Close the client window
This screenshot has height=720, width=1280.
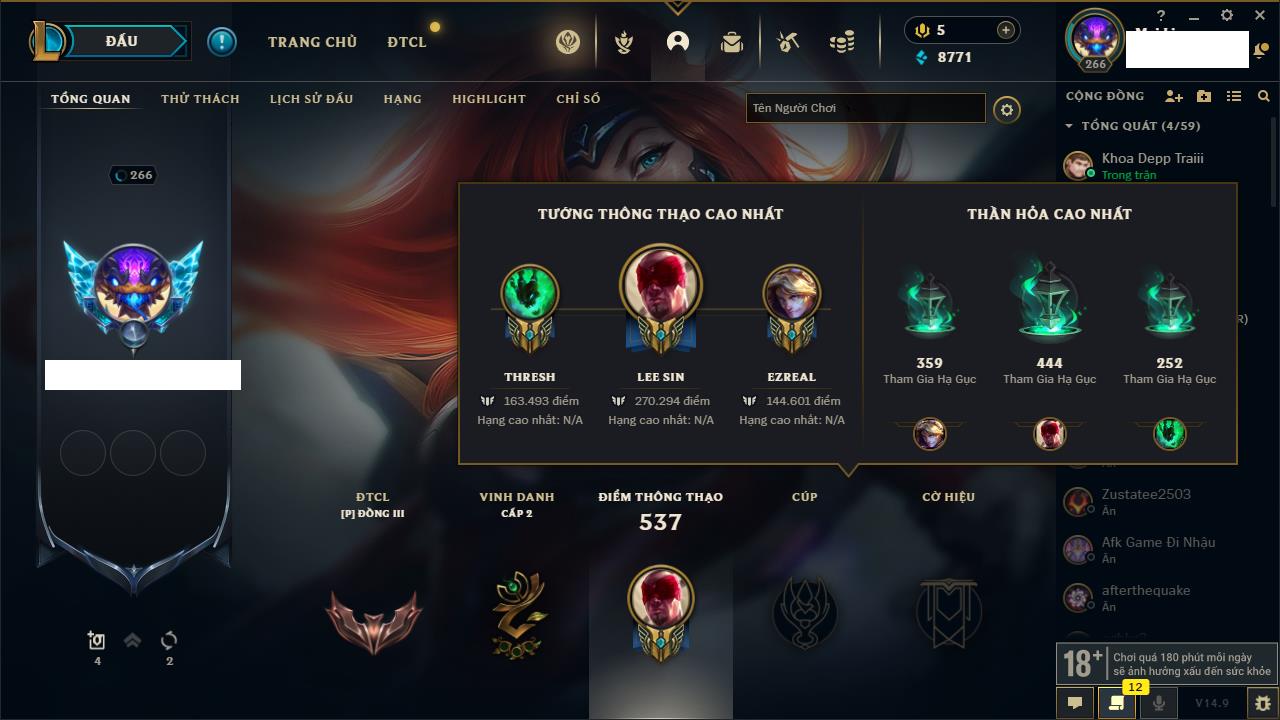(x=1259, y=15)
